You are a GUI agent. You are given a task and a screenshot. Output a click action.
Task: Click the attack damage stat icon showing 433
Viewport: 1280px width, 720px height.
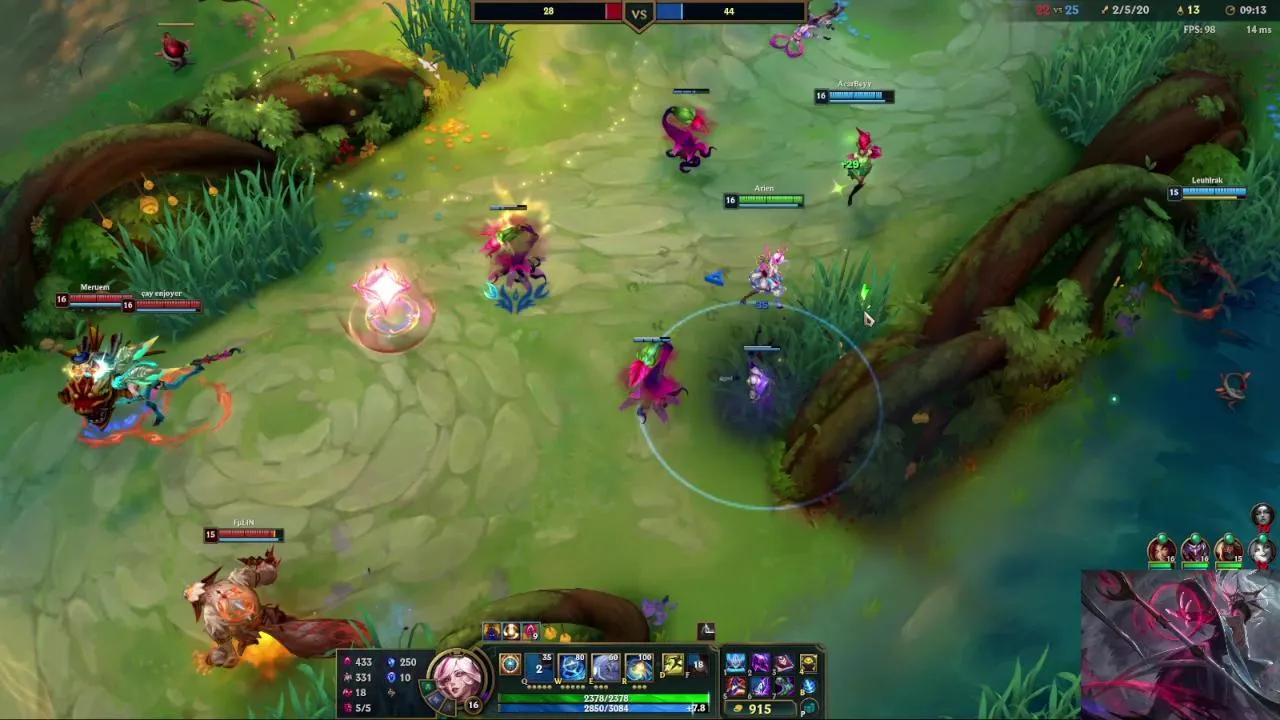tap(346, 661)
